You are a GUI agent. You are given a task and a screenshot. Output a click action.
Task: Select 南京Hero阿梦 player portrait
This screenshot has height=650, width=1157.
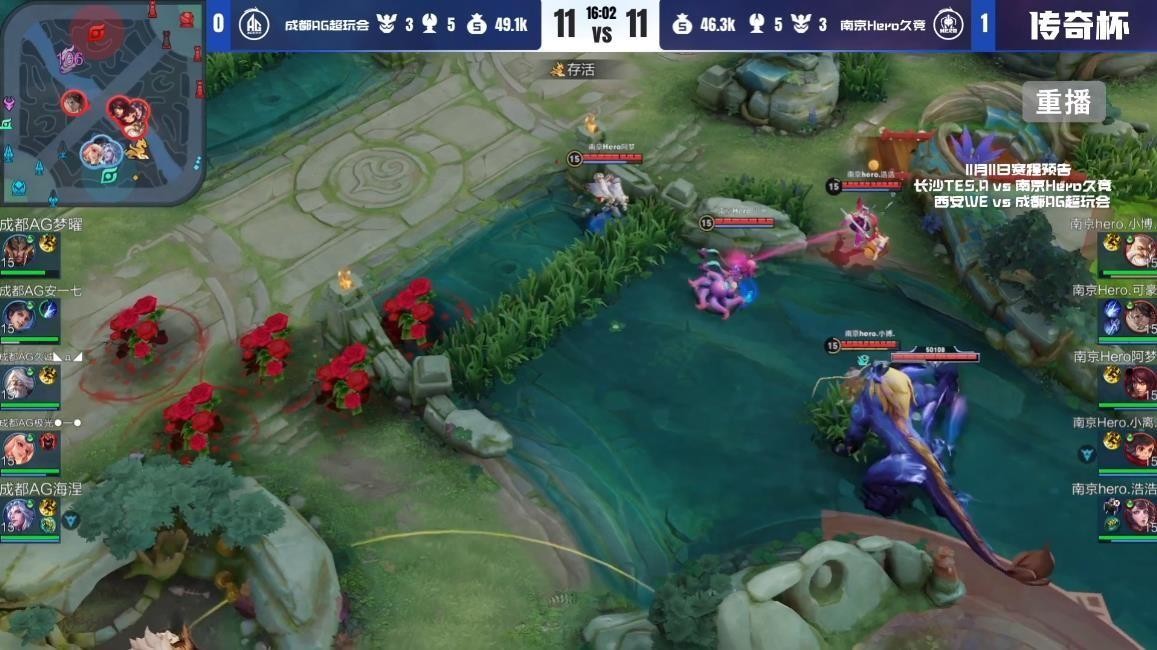(1140, 383)
